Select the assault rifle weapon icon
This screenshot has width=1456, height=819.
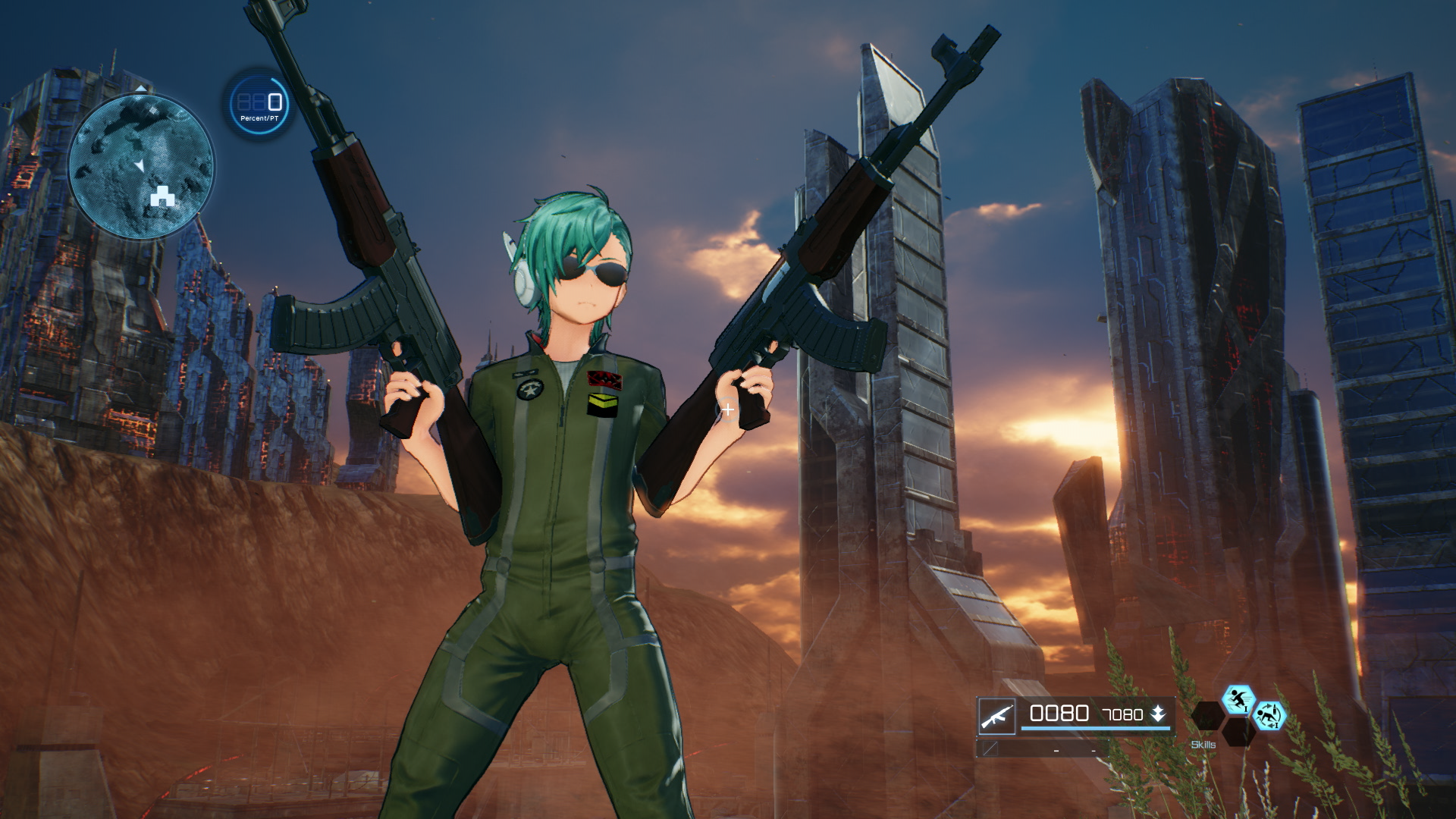[996, 716]
